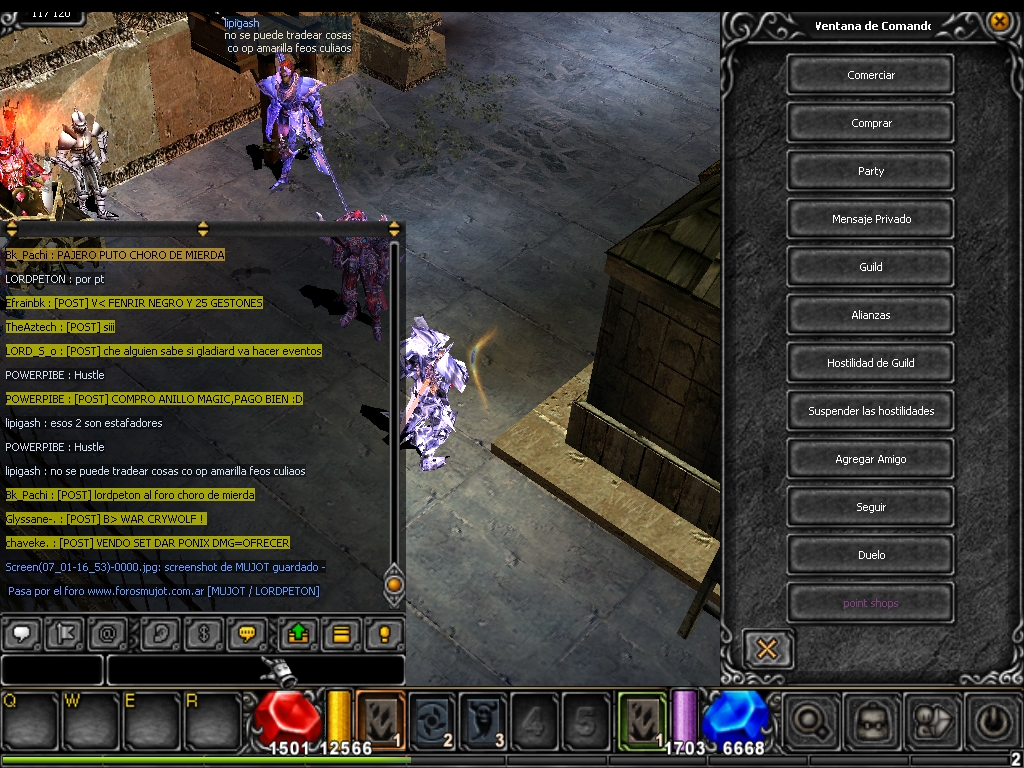
Task: Select the Comprar button
Action: click(870, 123)
